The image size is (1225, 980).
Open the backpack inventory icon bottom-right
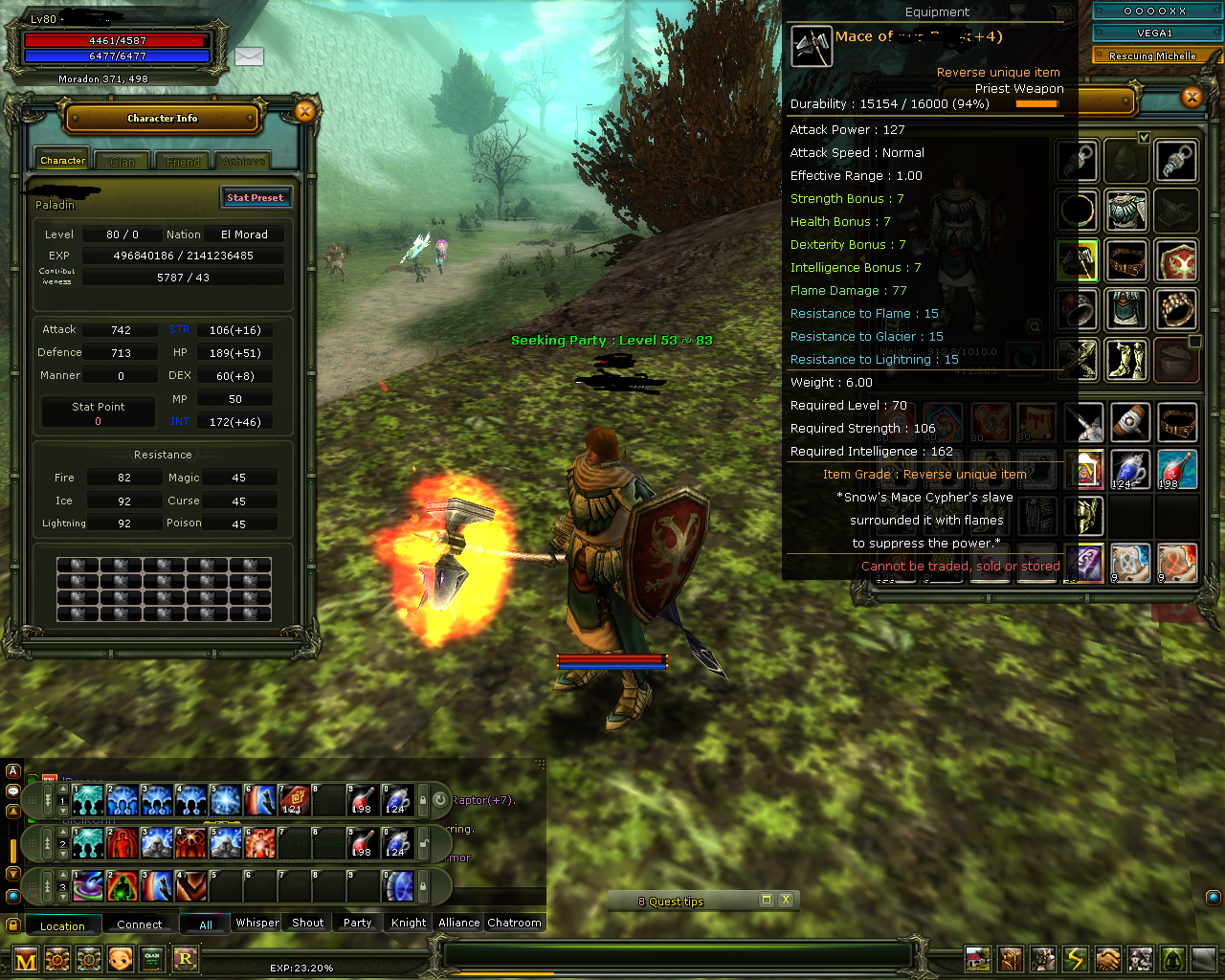[1012, 958]
